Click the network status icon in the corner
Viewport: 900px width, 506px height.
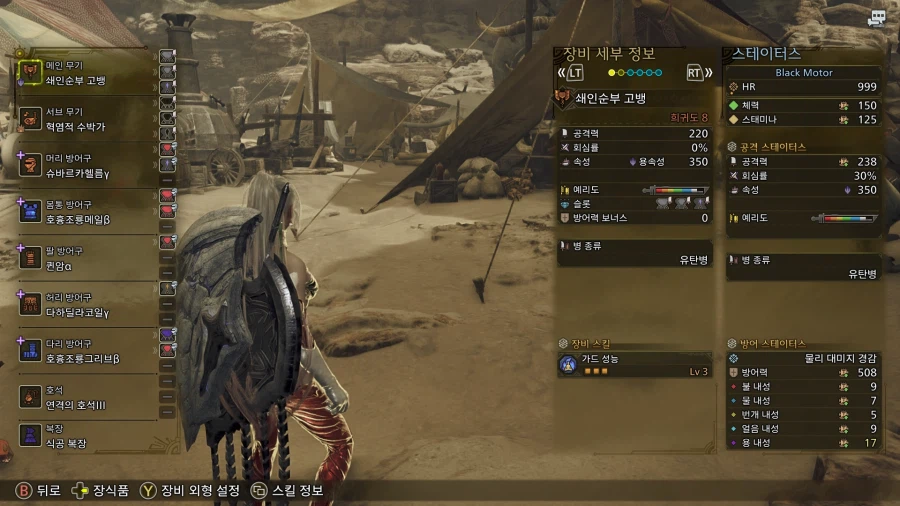pos(877,18)
